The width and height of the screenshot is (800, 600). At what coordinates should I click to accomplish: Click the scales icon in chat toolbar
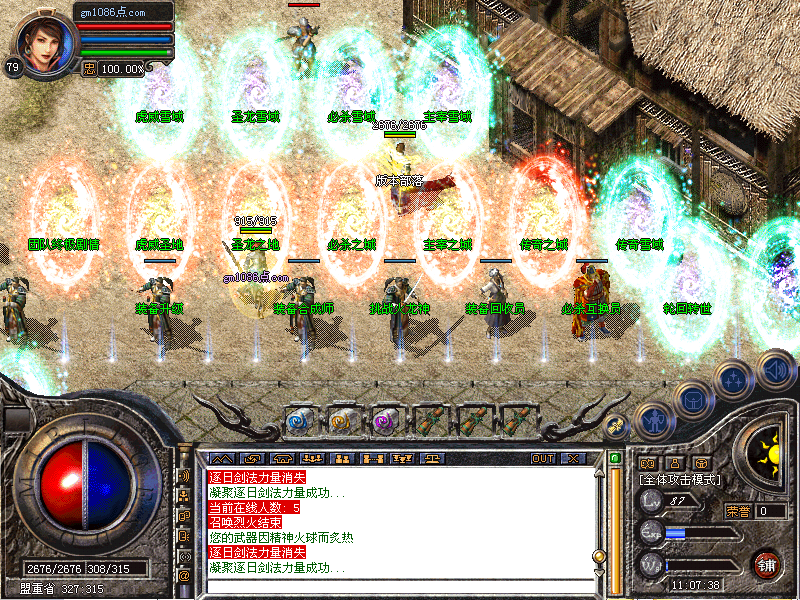432,458
